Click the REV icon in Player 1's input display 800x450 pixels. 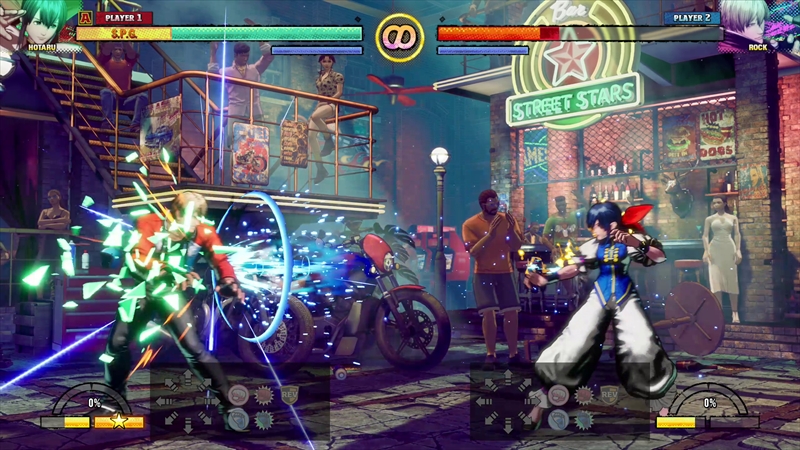[x=291, y=393]
